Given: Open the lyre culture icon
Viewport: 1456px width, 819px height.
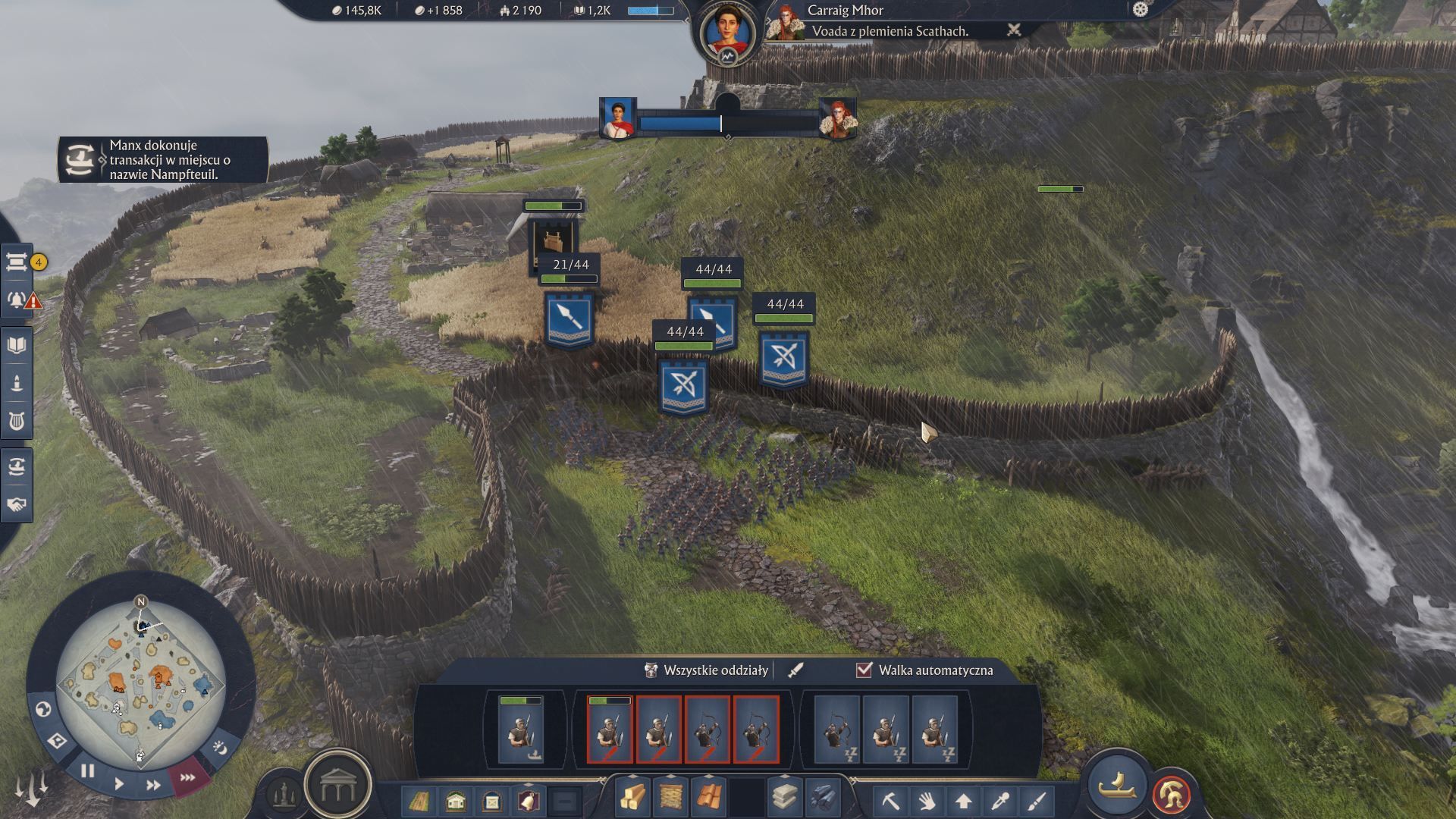Looking at the screenshot, I should click(x=17, y=420).
